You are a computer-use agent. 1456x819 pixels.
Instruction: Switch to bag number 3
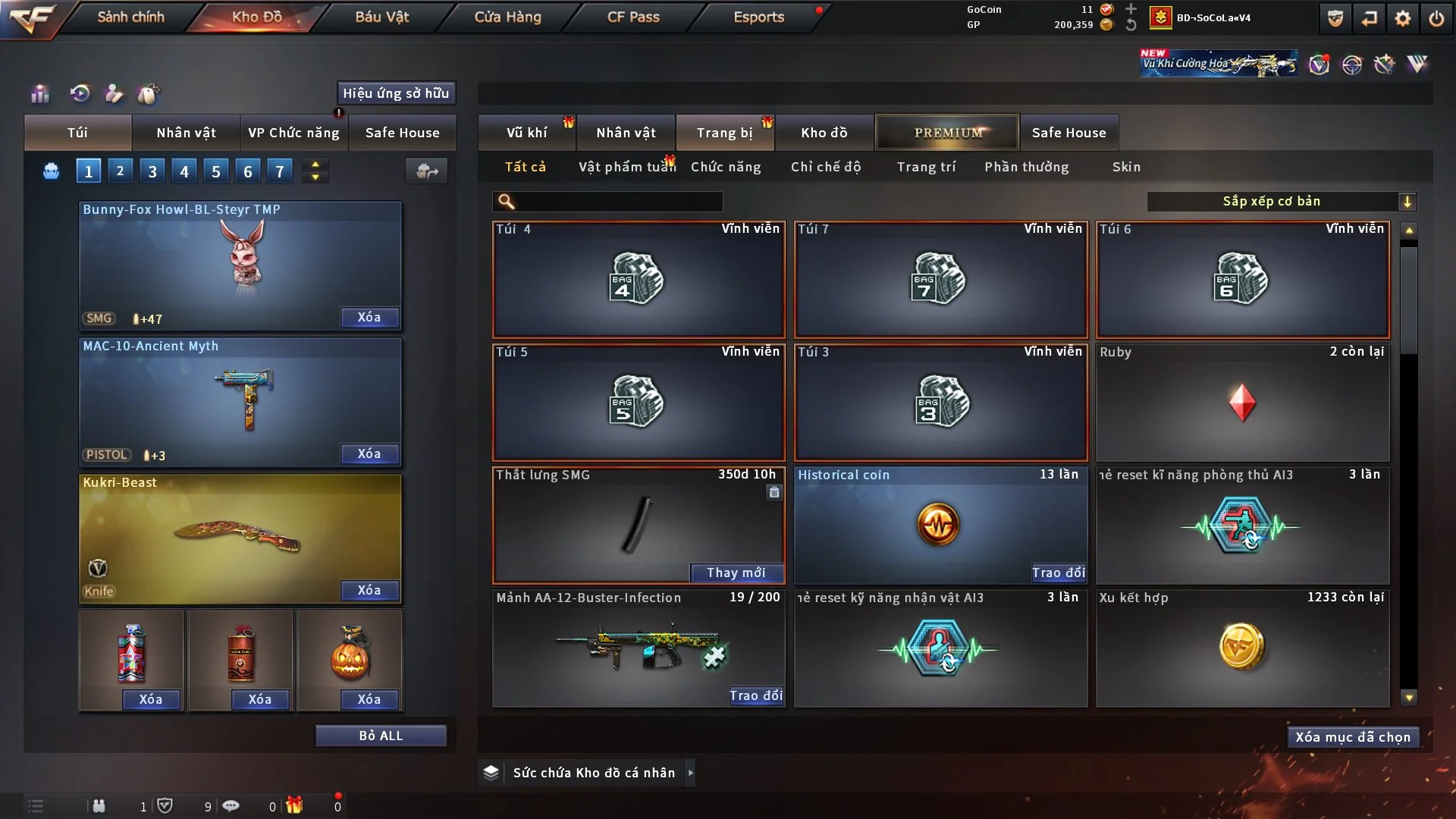click(152, 171)
